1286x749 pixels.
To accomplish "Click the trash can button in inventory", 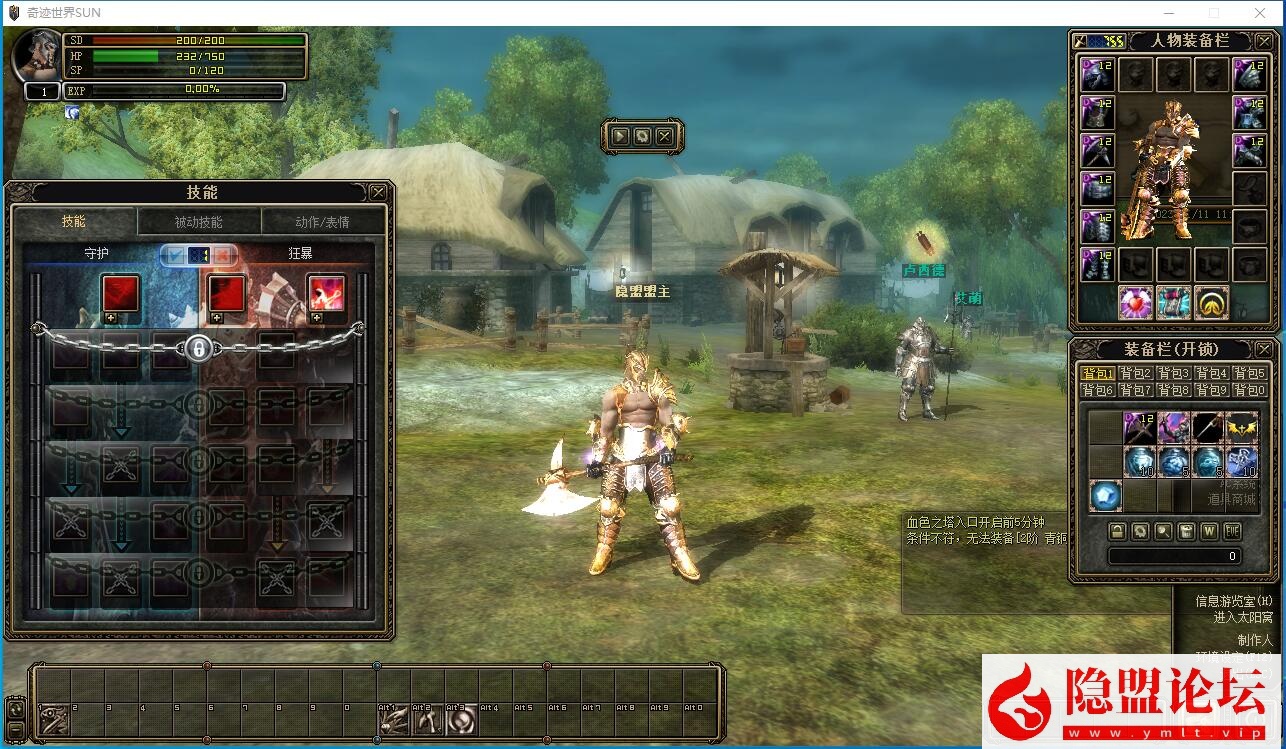I will (x=1186, y=530).
